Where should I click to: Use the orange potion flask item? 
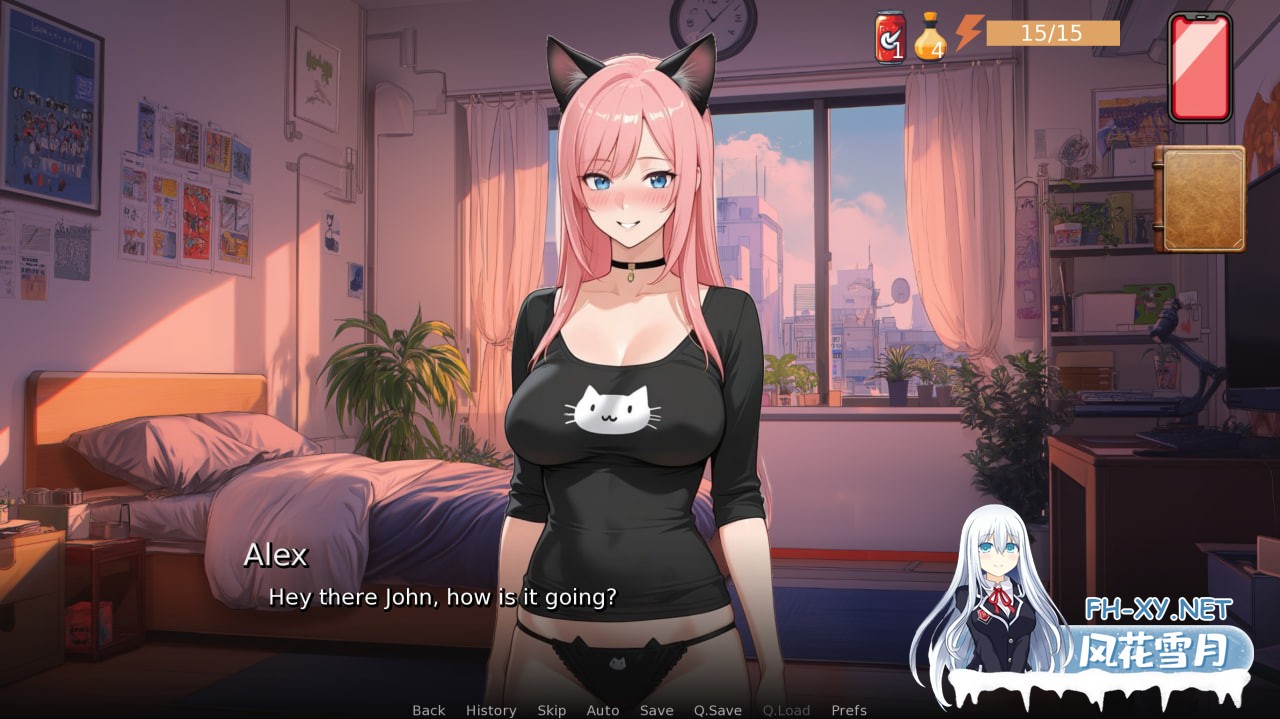[x=930, y=38]
